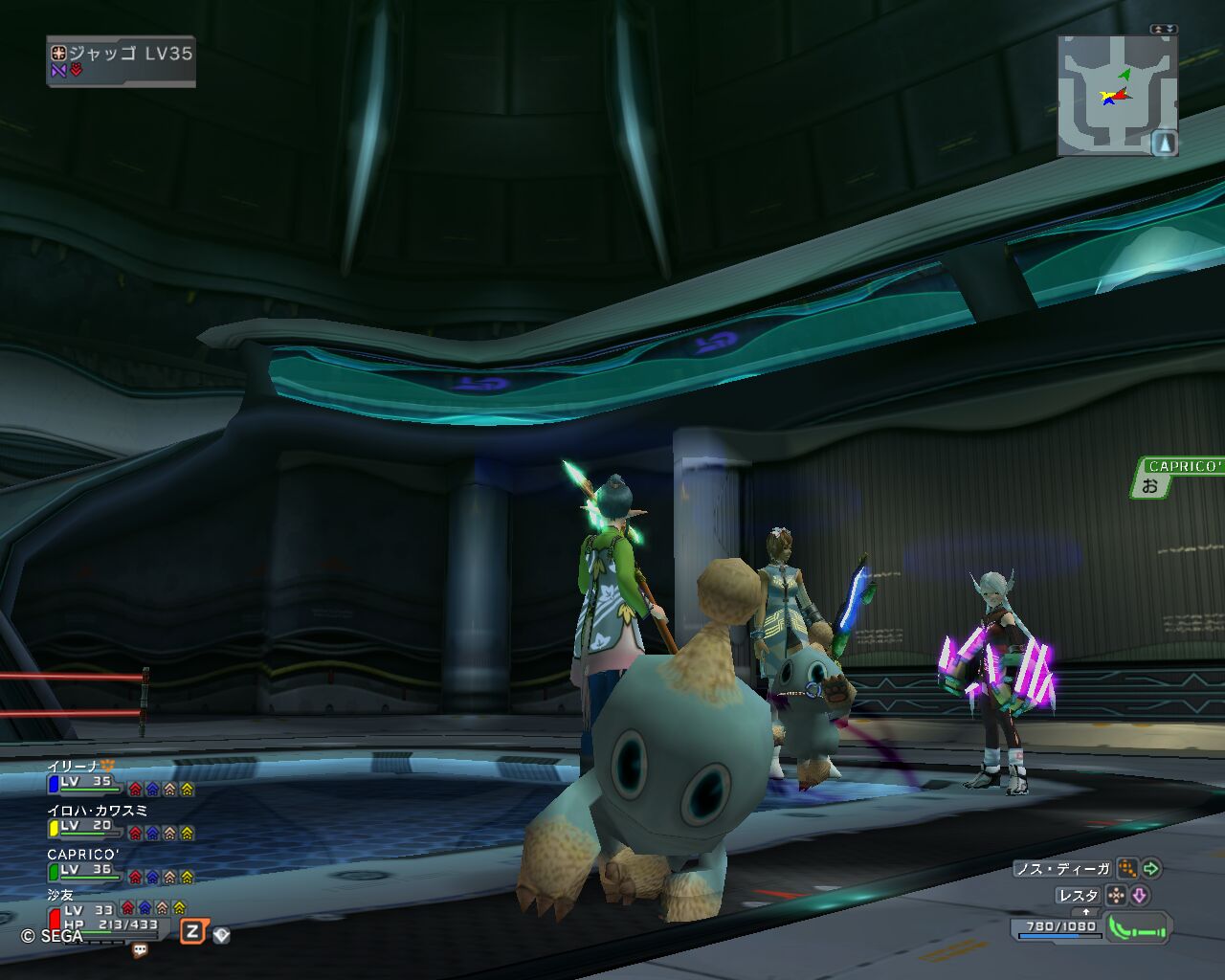Activate the ノス・ディーガ technique slot

point(1063,869)
